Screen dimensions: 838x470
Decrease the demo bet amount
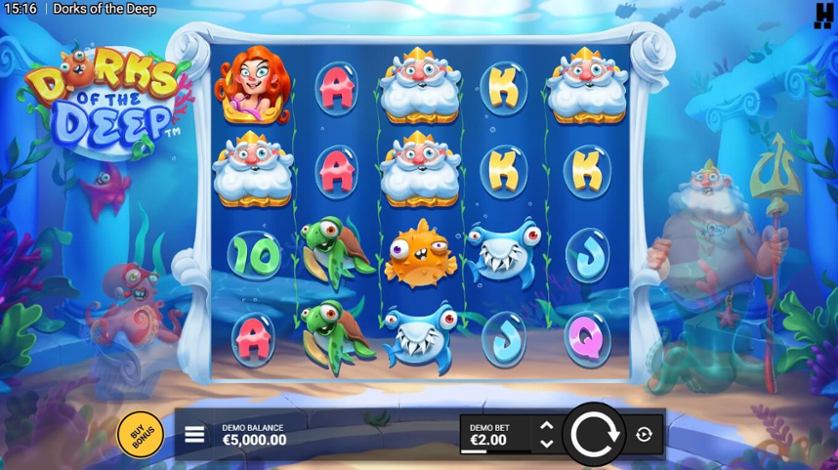click(546, 442)
